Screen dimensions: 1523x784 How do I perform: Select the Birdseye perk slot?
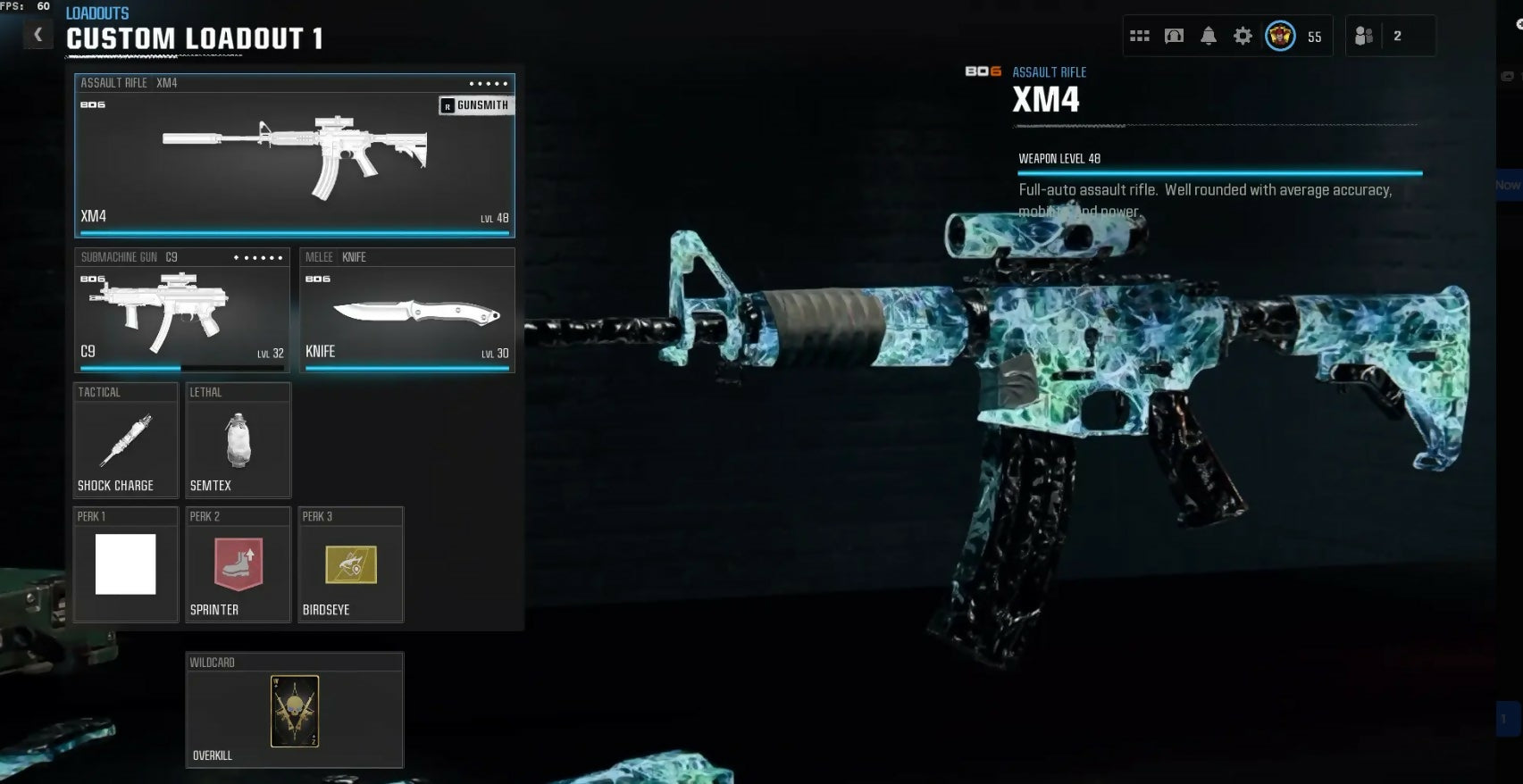pos(350,564)
